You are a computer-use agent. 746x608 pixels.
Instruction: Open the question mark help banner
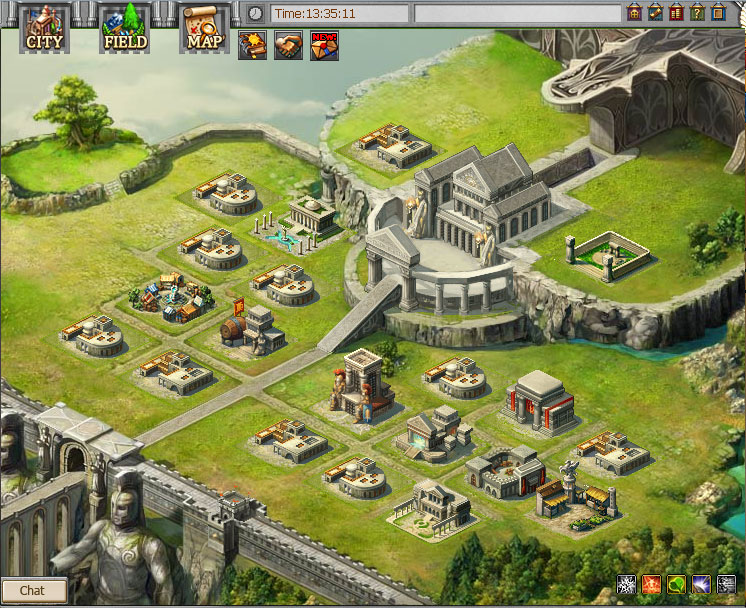coord(697,12)
